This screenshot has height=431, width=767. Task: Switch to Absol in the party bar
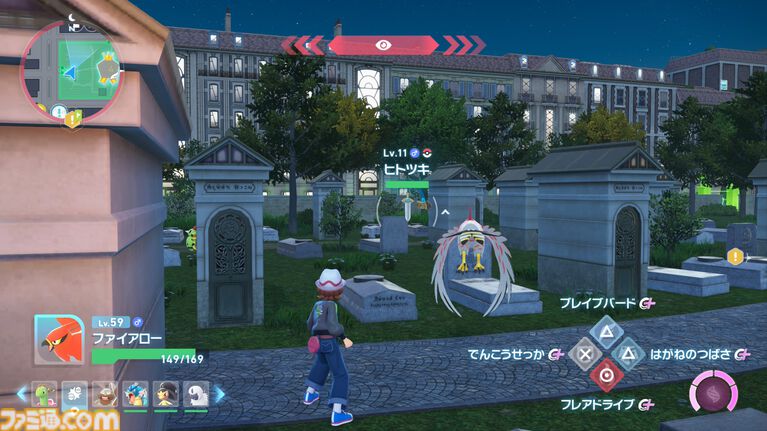point(196,394)
